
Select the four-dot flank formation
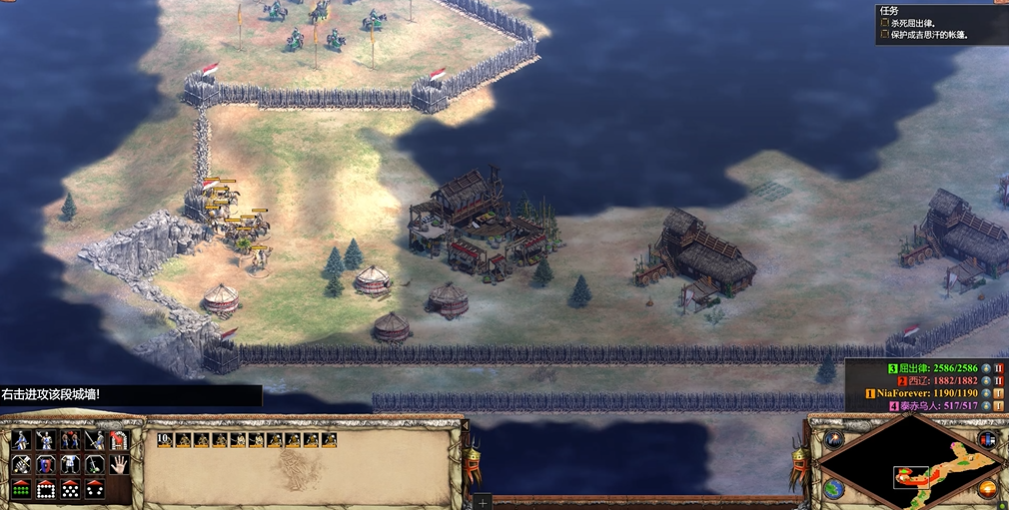point(94,489)
